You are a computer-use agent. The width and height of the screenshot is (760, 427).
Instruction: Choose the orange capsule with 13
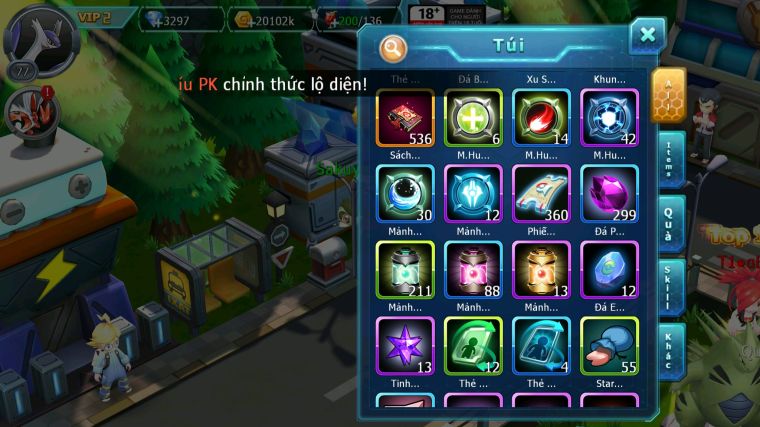click(x=541, y=269)
